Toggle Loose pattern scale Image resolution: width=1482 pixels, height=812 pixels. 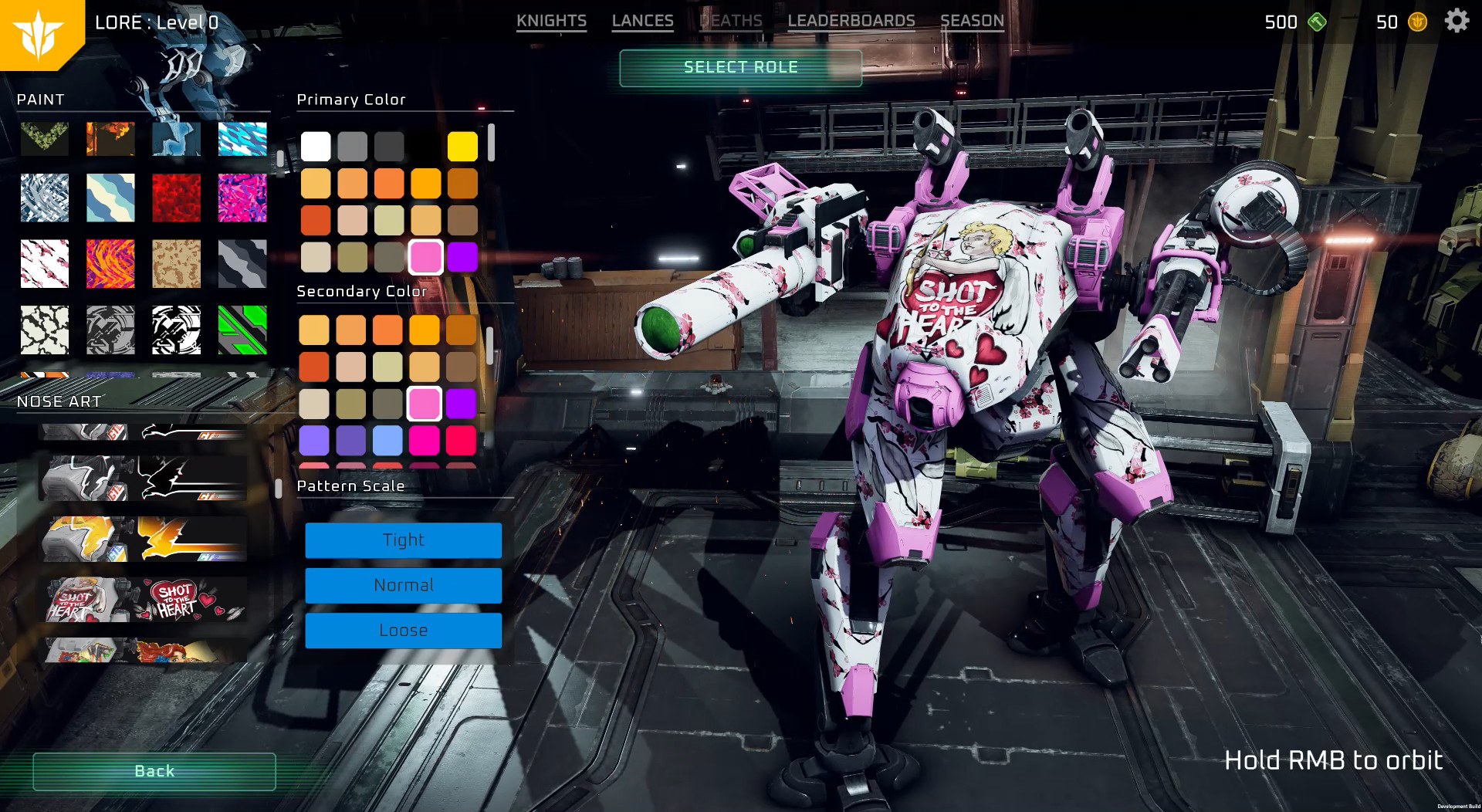point(403,630)
